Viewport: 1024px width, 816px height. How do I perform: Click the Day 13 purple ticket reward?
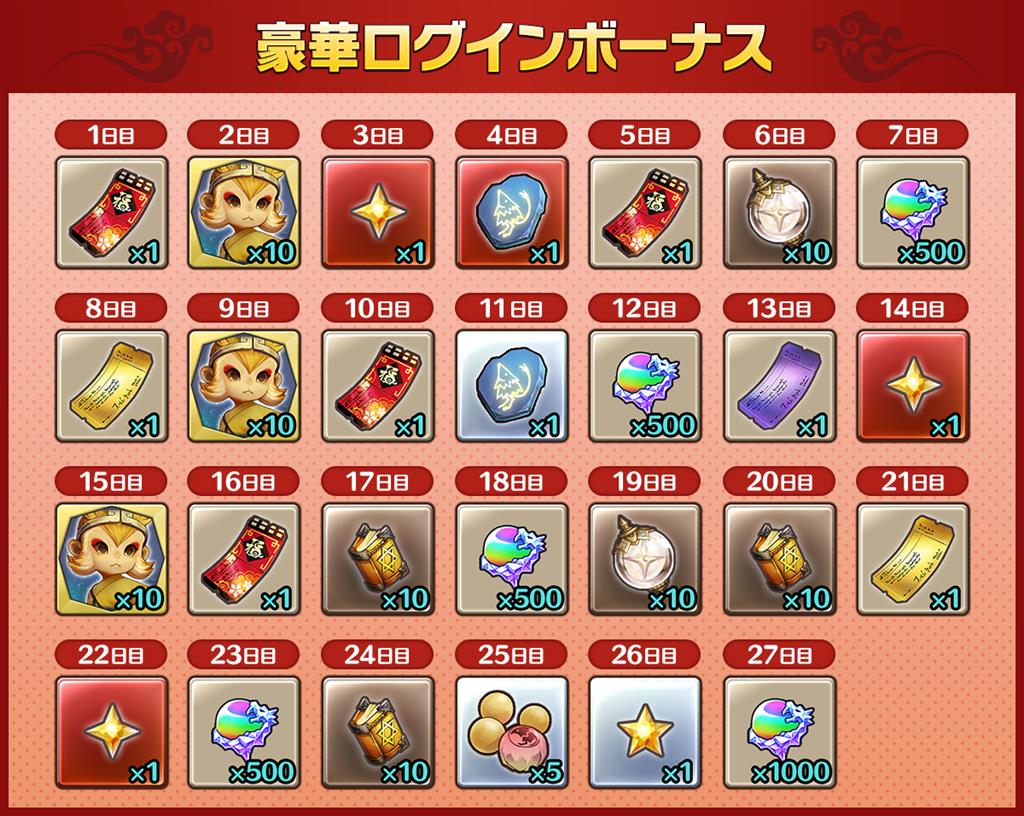[x=779, y=386]
